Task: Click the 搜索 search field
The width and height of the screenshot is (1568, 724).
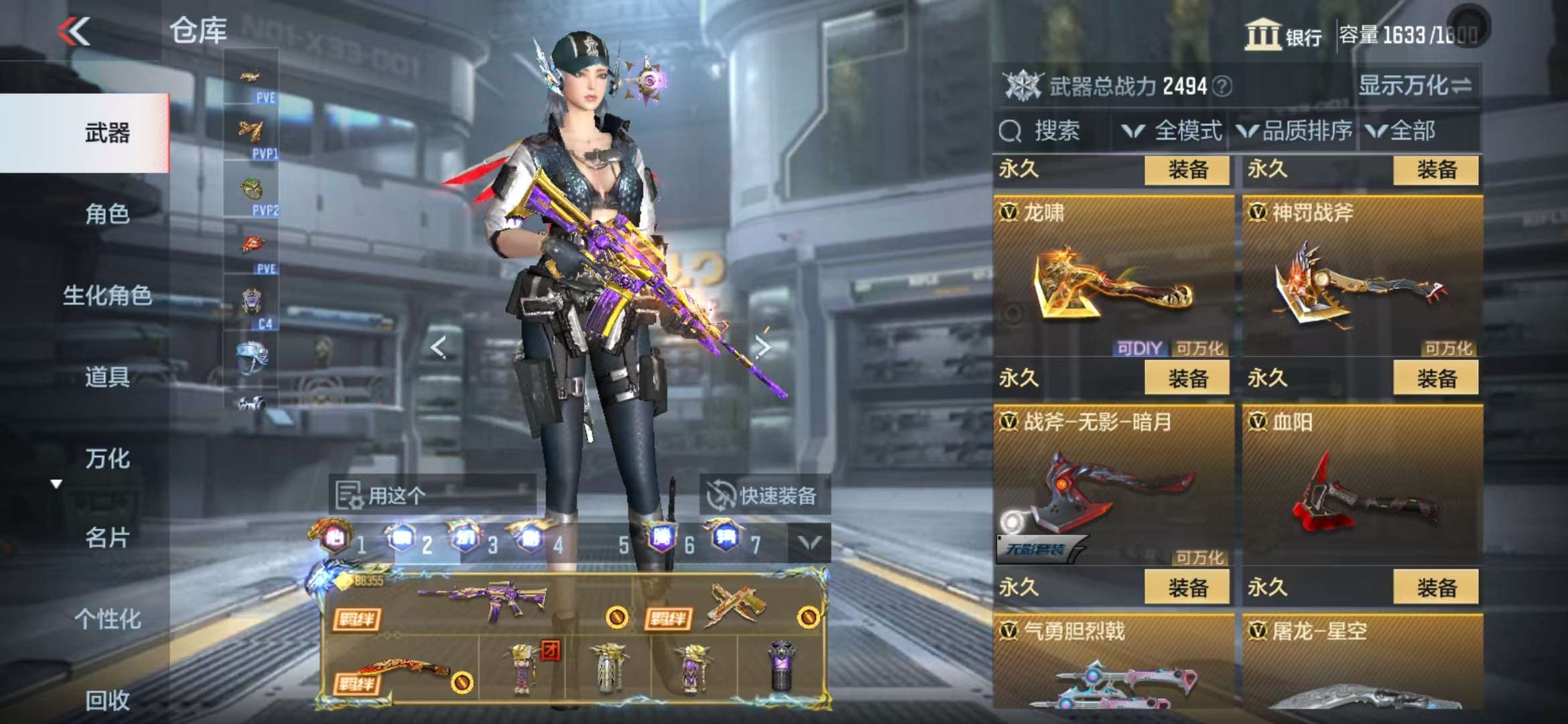Action: pyautogui.click(x=1052, y=131)
